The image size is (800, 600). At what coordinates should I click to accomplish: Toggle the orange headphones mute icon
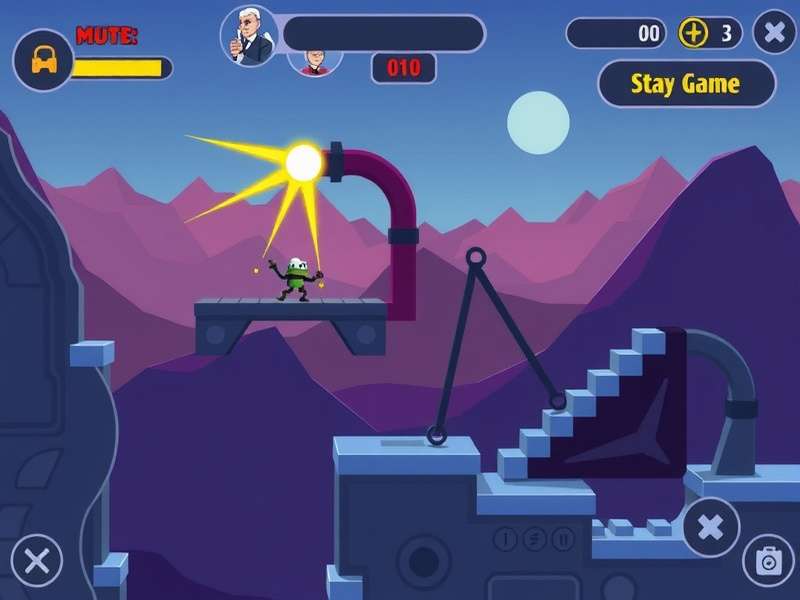(x=42, y=60)
